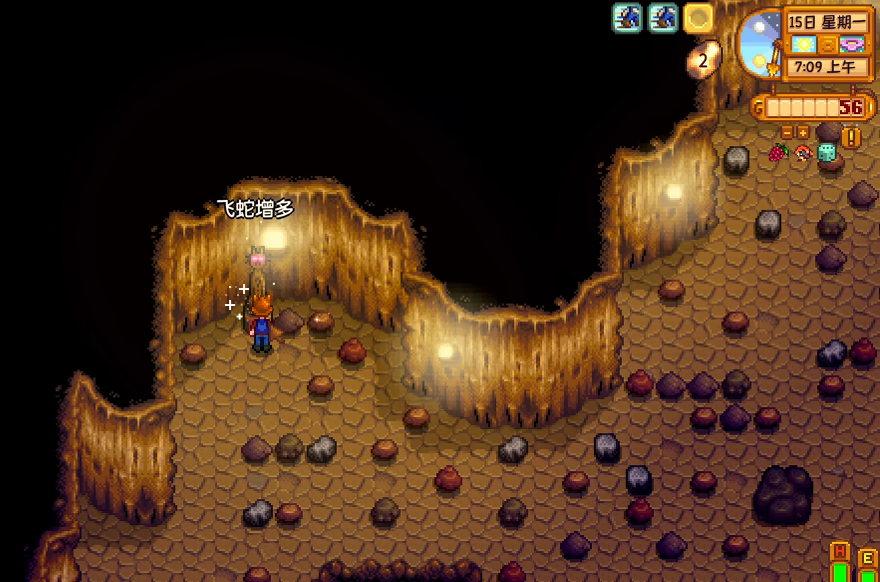Viewport: 880px width, 582px height.
Task: Click the yellow glowing ring buff icon
Action: point(698,17)
